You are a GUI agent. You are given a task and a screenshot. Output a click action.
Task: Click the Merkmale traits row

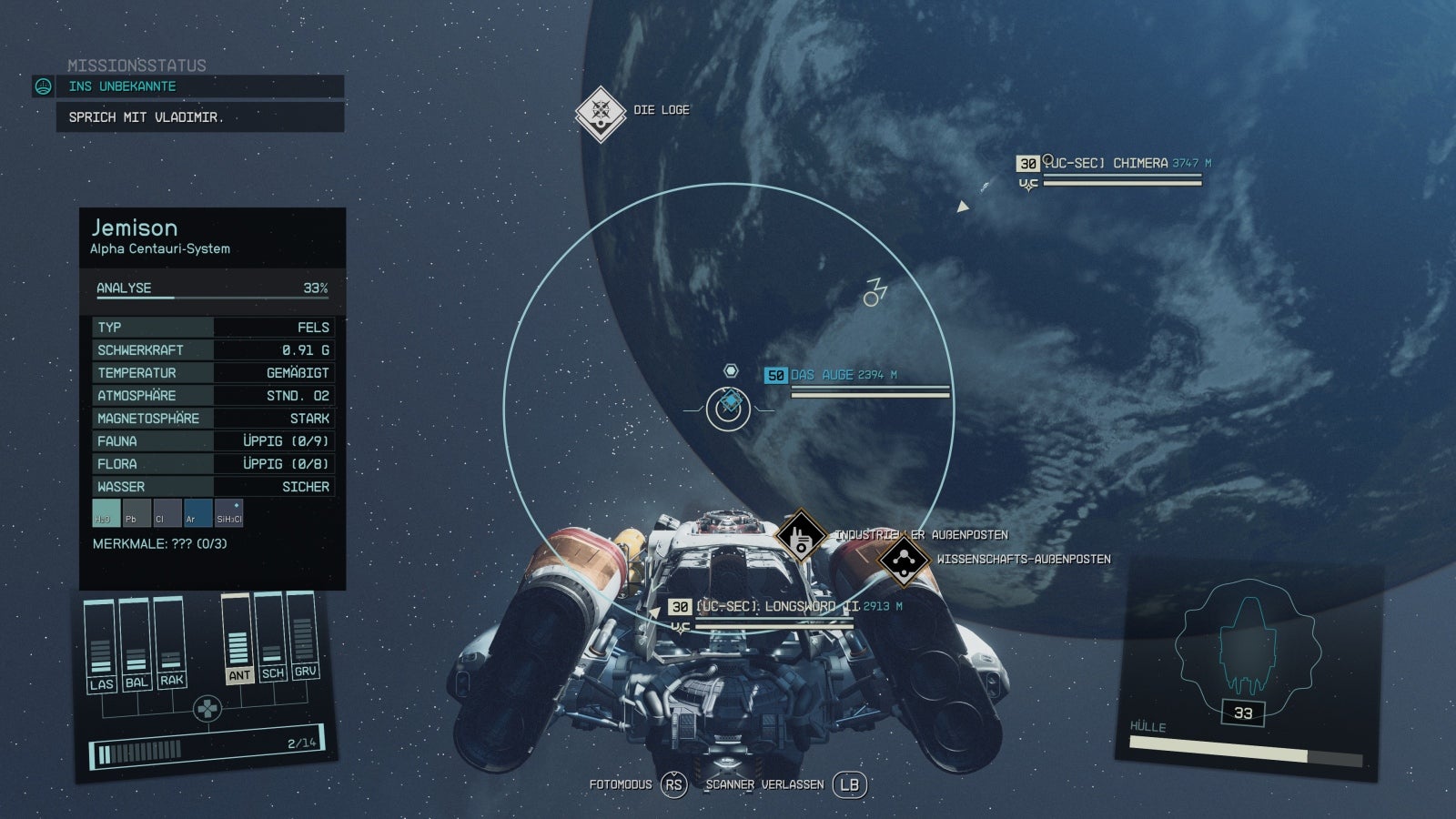(160, 544)
